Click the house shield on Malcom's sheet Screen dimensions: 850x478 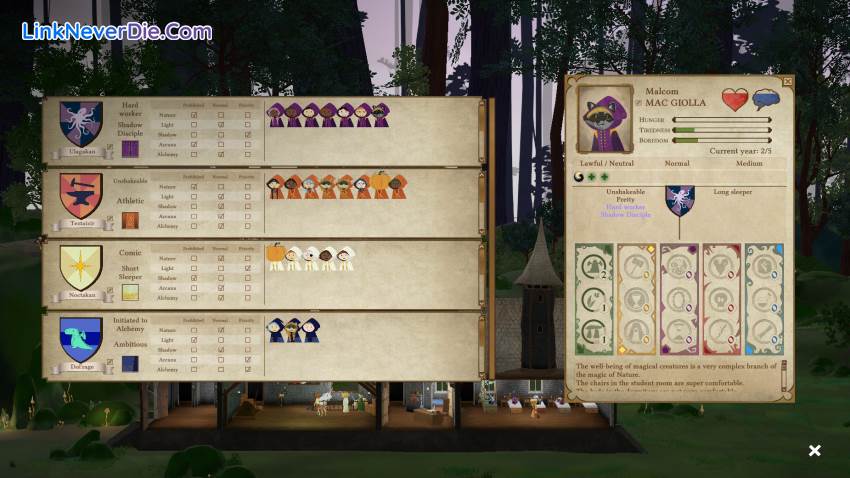[680, 200]
